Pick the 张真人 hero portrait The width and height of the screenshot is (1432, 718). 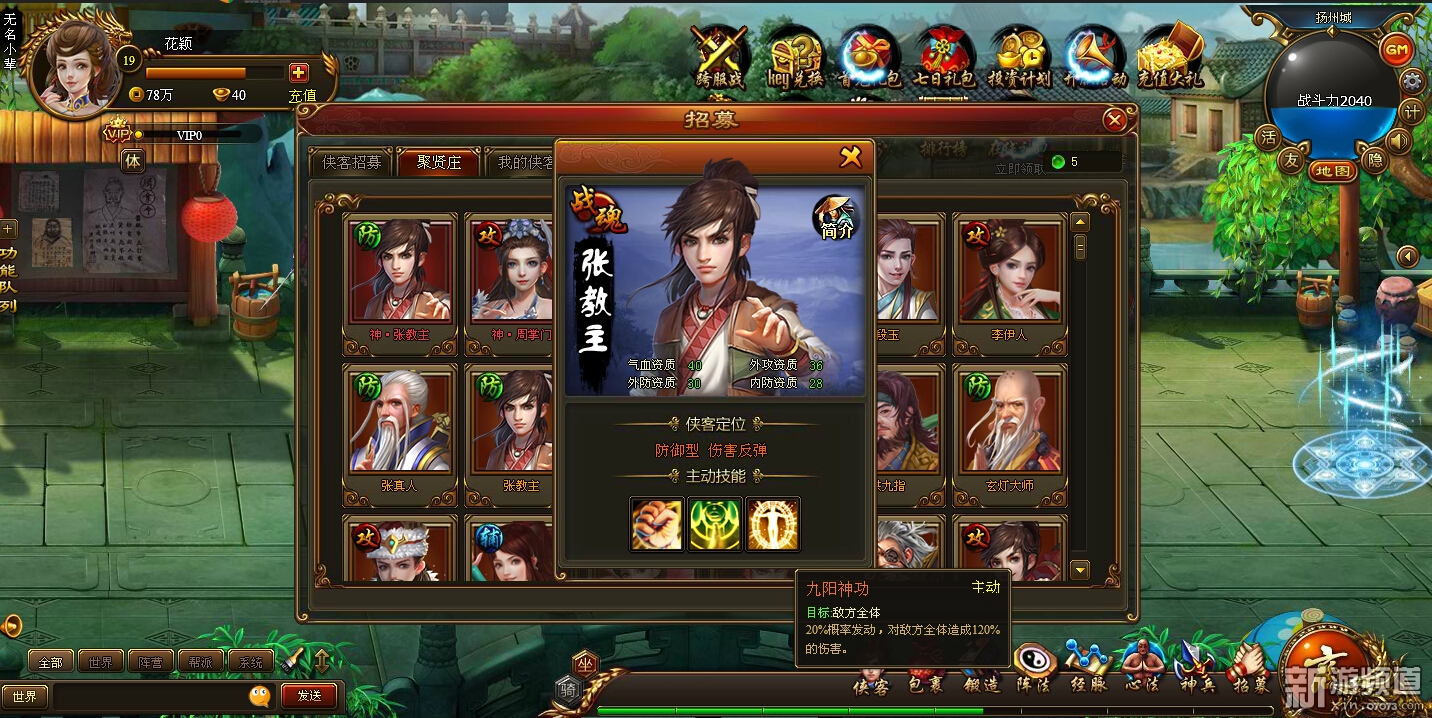tap(401, 423)
